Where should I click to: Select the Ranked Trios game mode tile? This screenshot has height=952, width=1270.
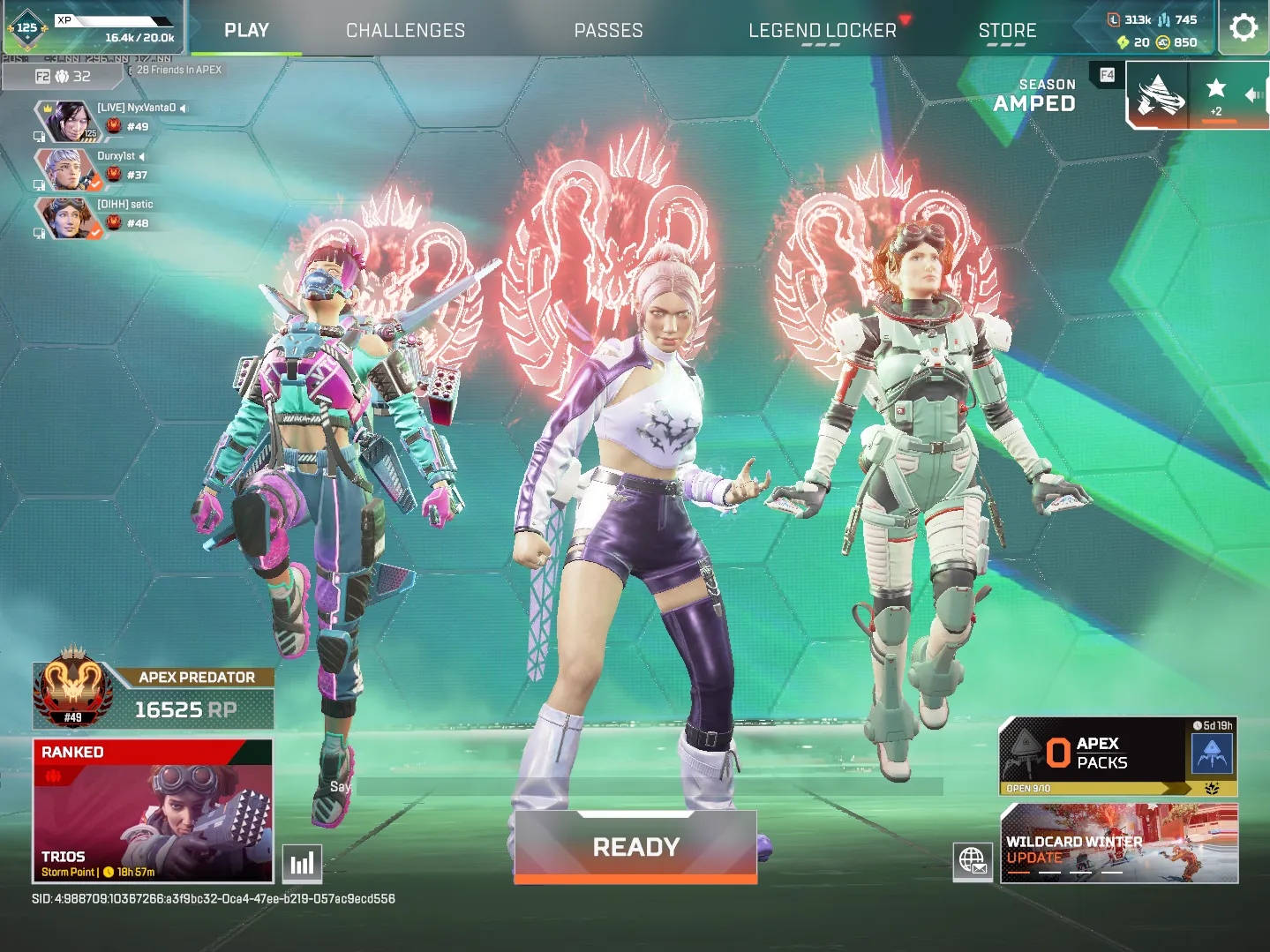153,811
